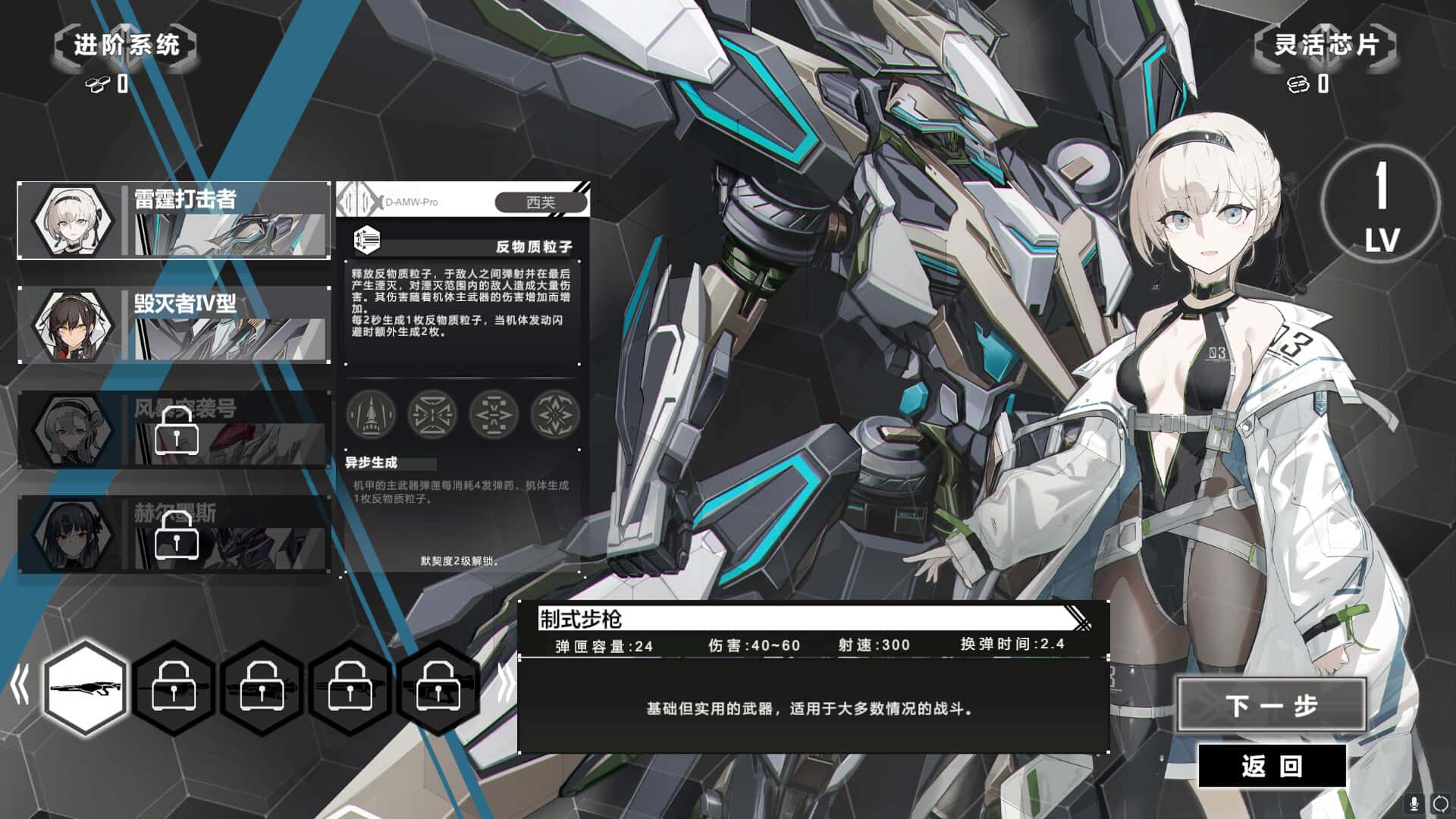This screenshot has width=1456, height=819.
Task: Click the 西芙 pilot name tag
Action: 541,202
